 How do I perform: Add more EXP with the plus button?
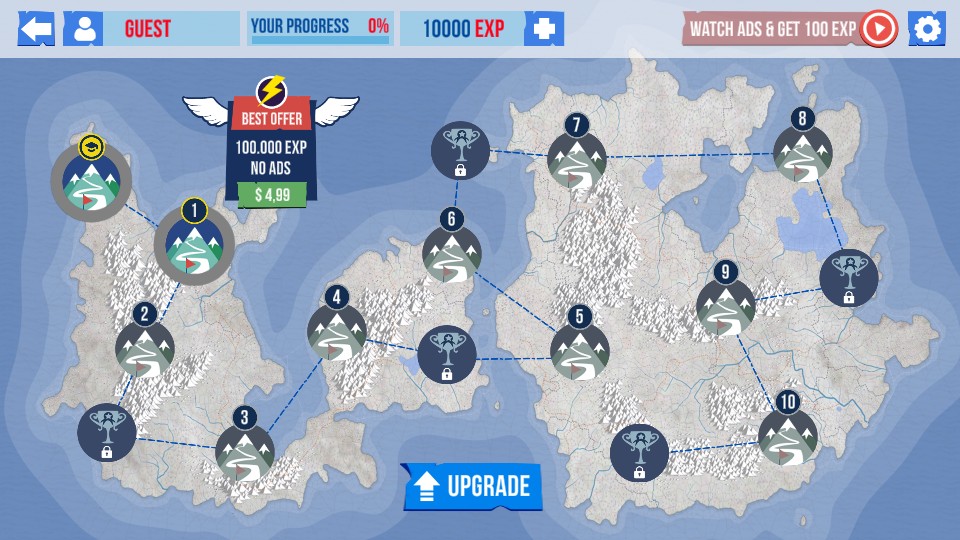(x=544, y=29)
